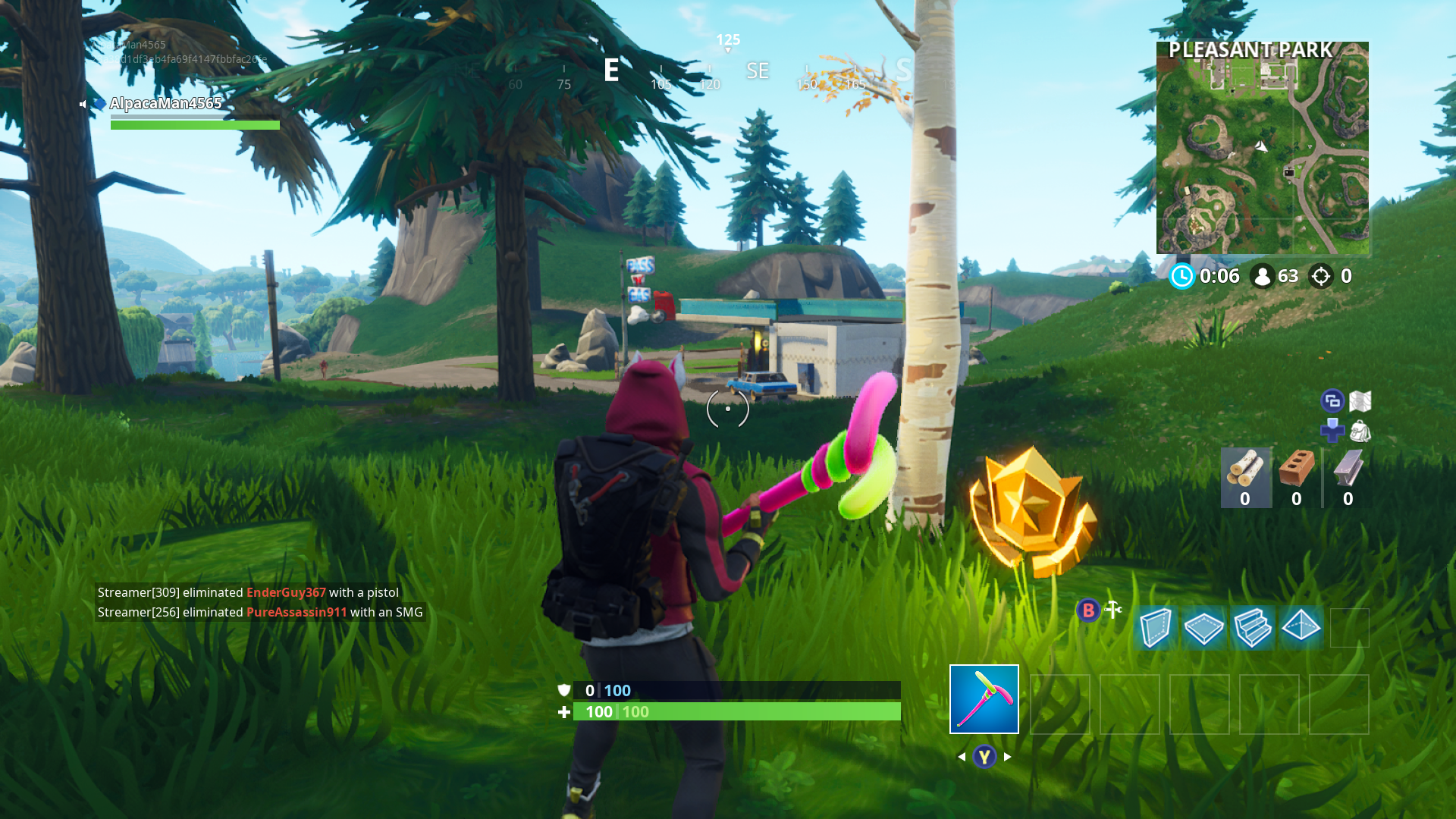
Task: Click the left arrow beside Y button
Action: click(962, 756)
